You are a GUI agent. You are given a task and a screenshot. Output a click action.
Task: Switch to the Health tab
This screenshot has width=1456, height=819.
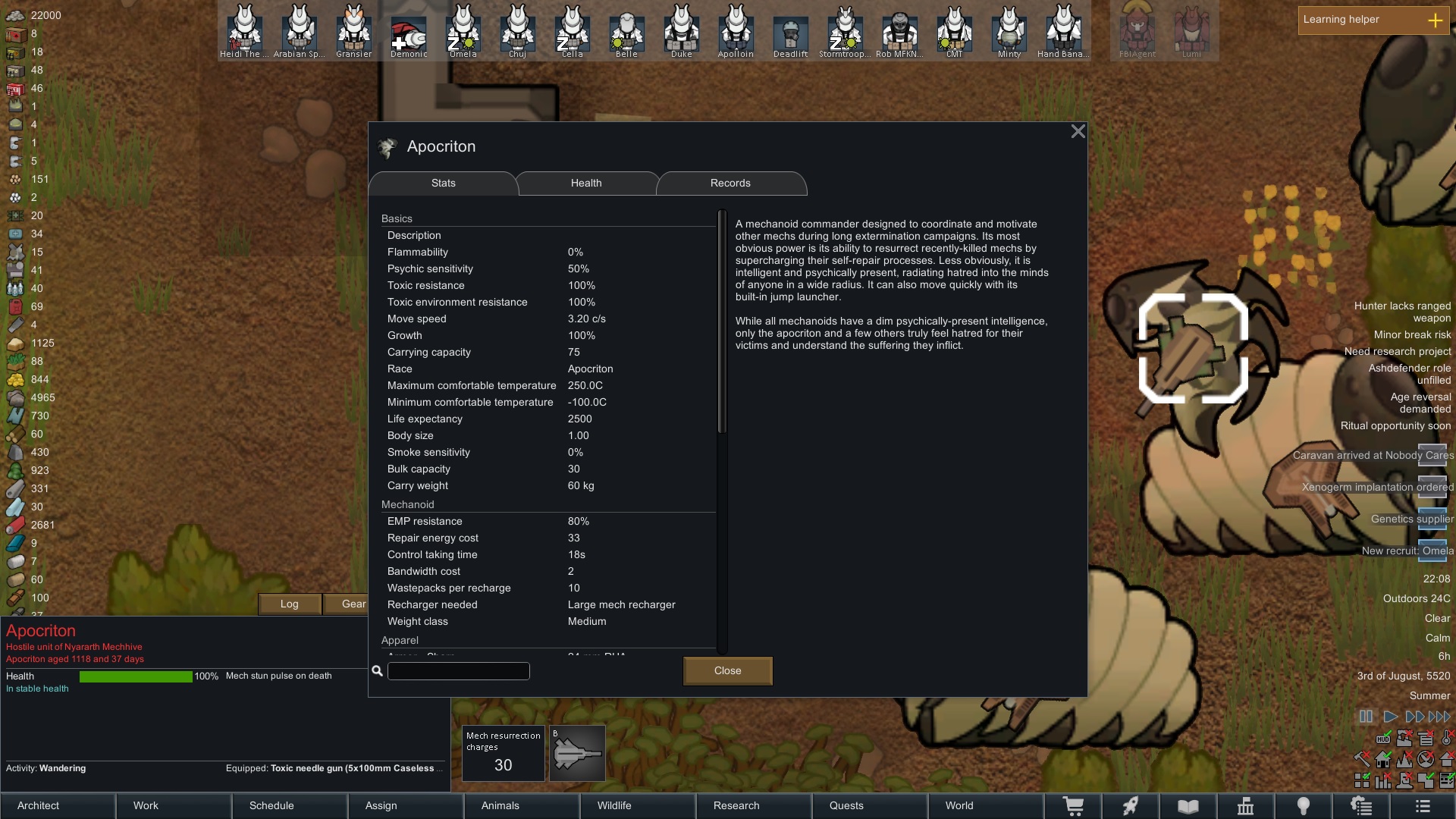click(585, 183)
